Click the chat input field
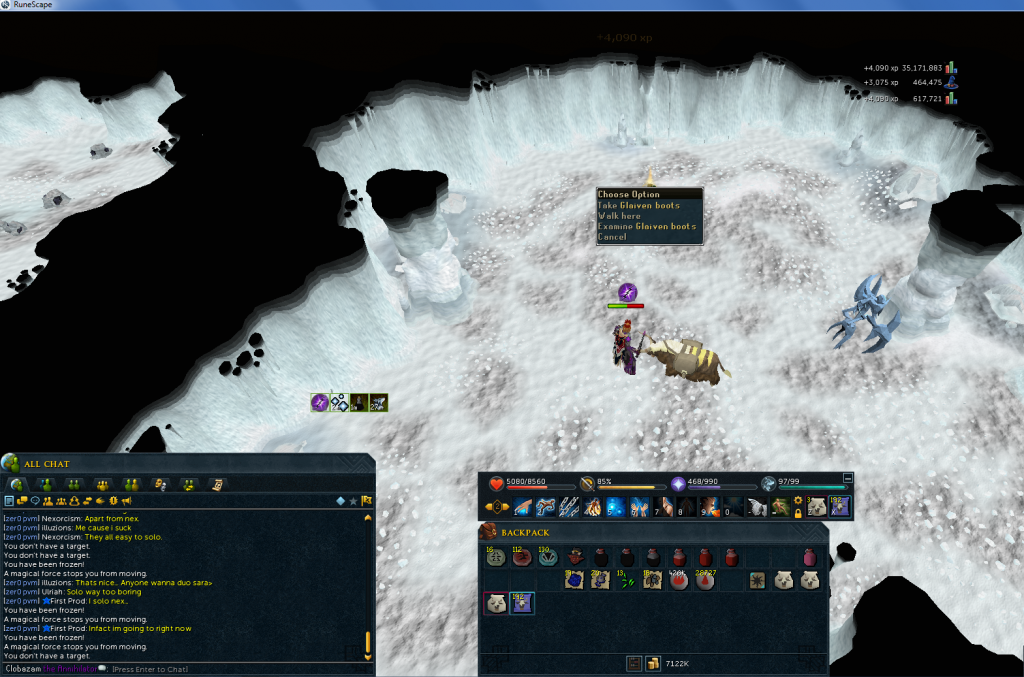 coord(200,668)
